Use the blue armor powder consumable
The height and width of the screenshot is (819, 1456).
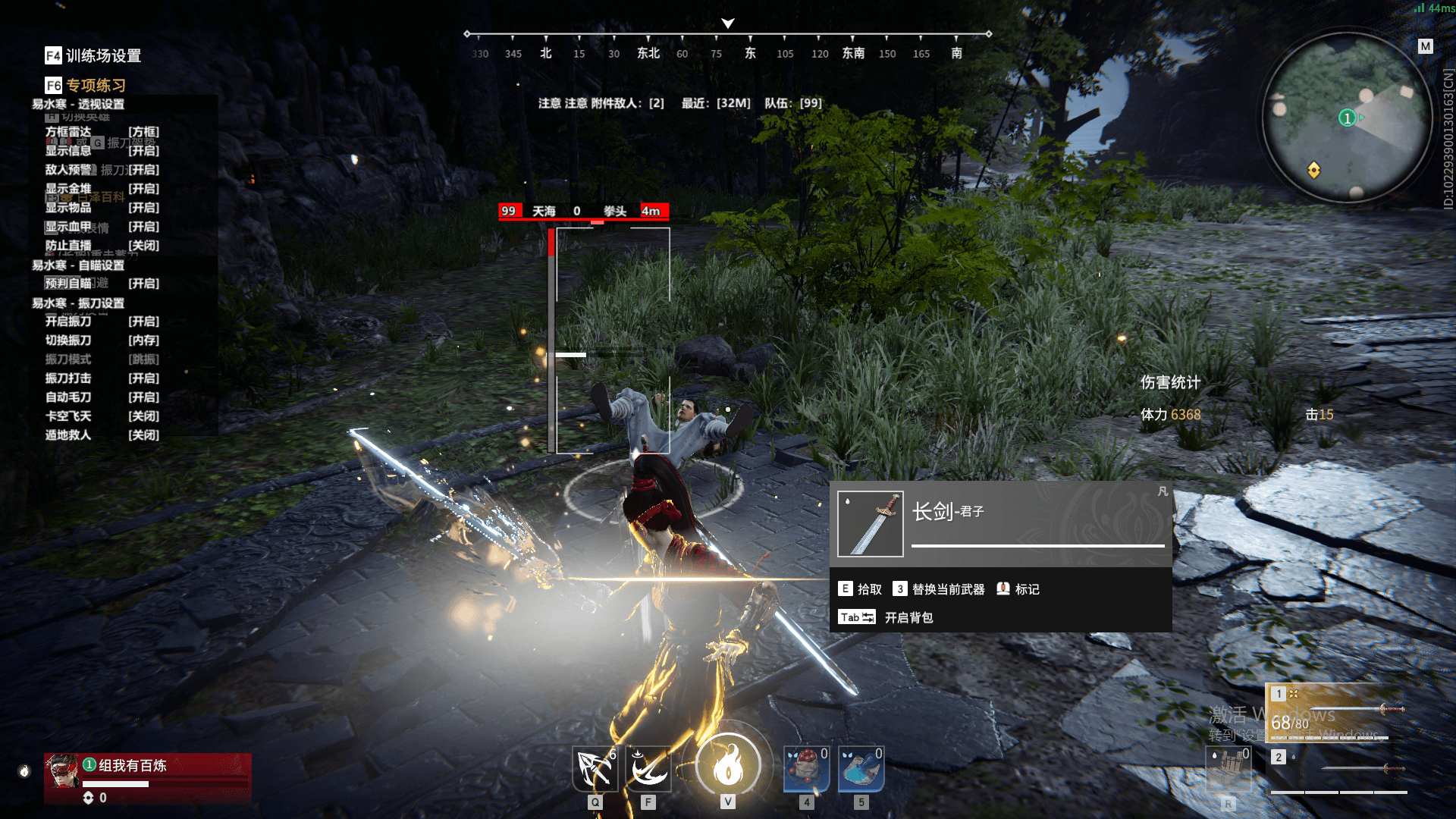(861, 770)
